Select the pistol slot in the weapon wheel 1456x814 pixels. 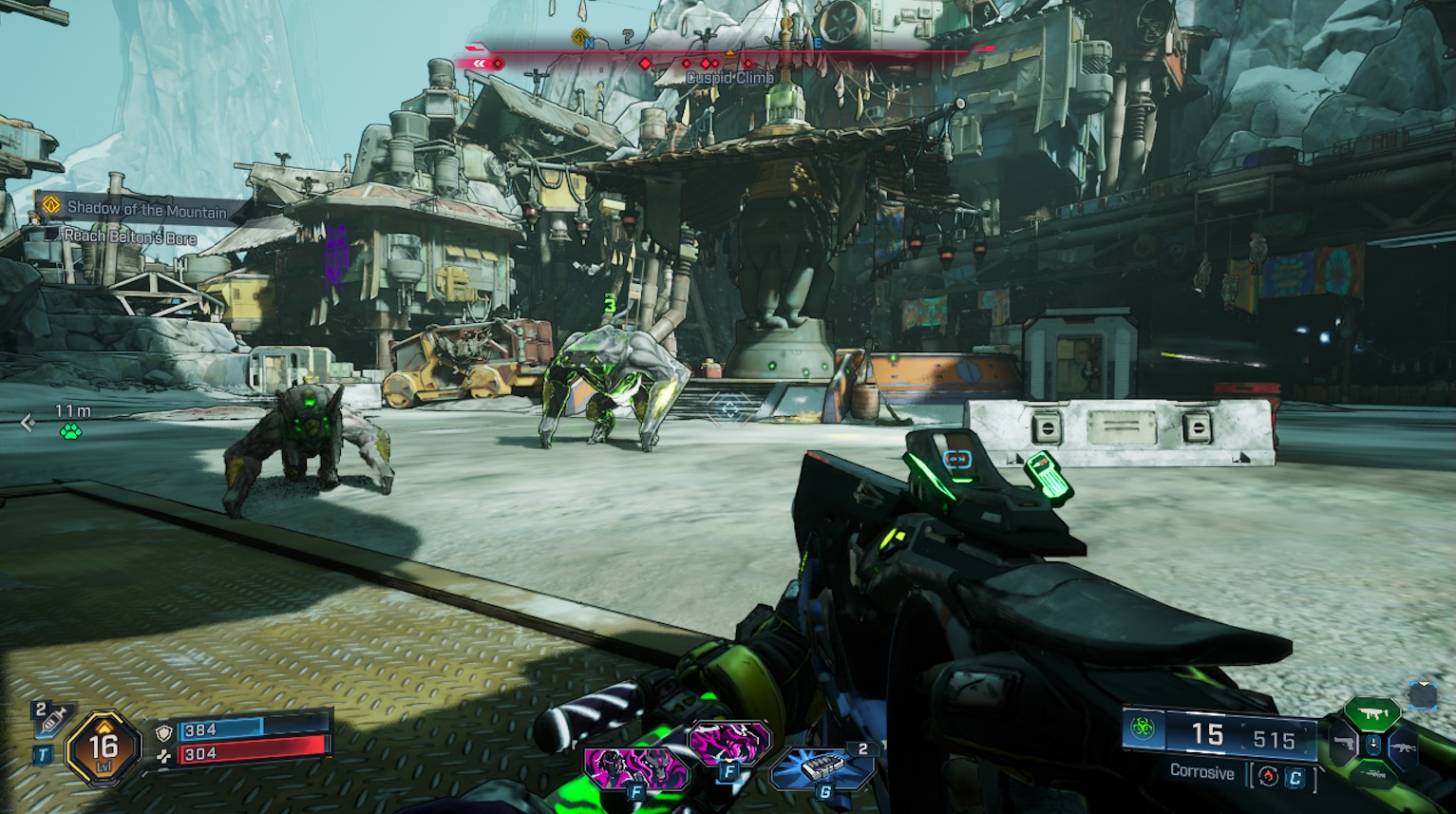(1343, 743)
